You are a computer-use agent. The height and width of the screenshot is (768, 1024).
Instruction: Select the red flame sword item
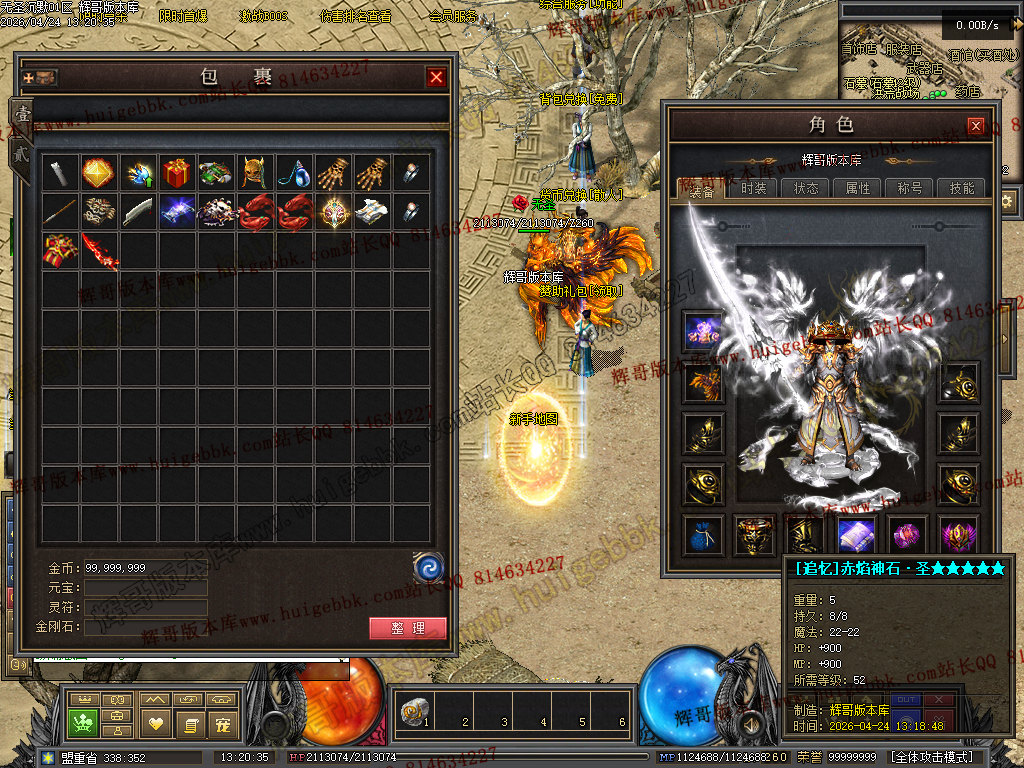pos(99,251)
